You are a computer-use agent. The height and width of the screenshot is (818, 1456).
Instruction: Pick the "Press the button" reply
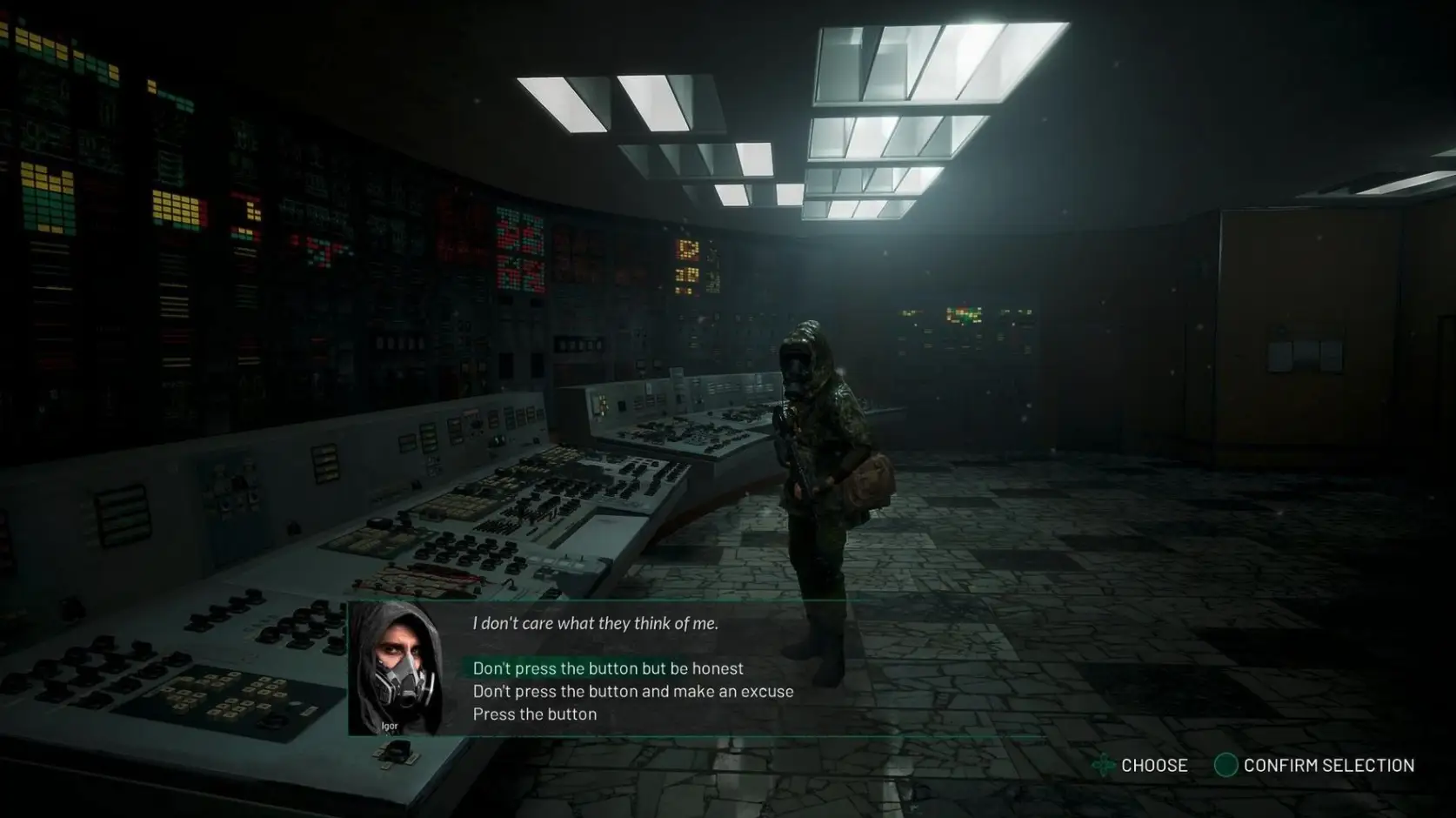(534, 714)
